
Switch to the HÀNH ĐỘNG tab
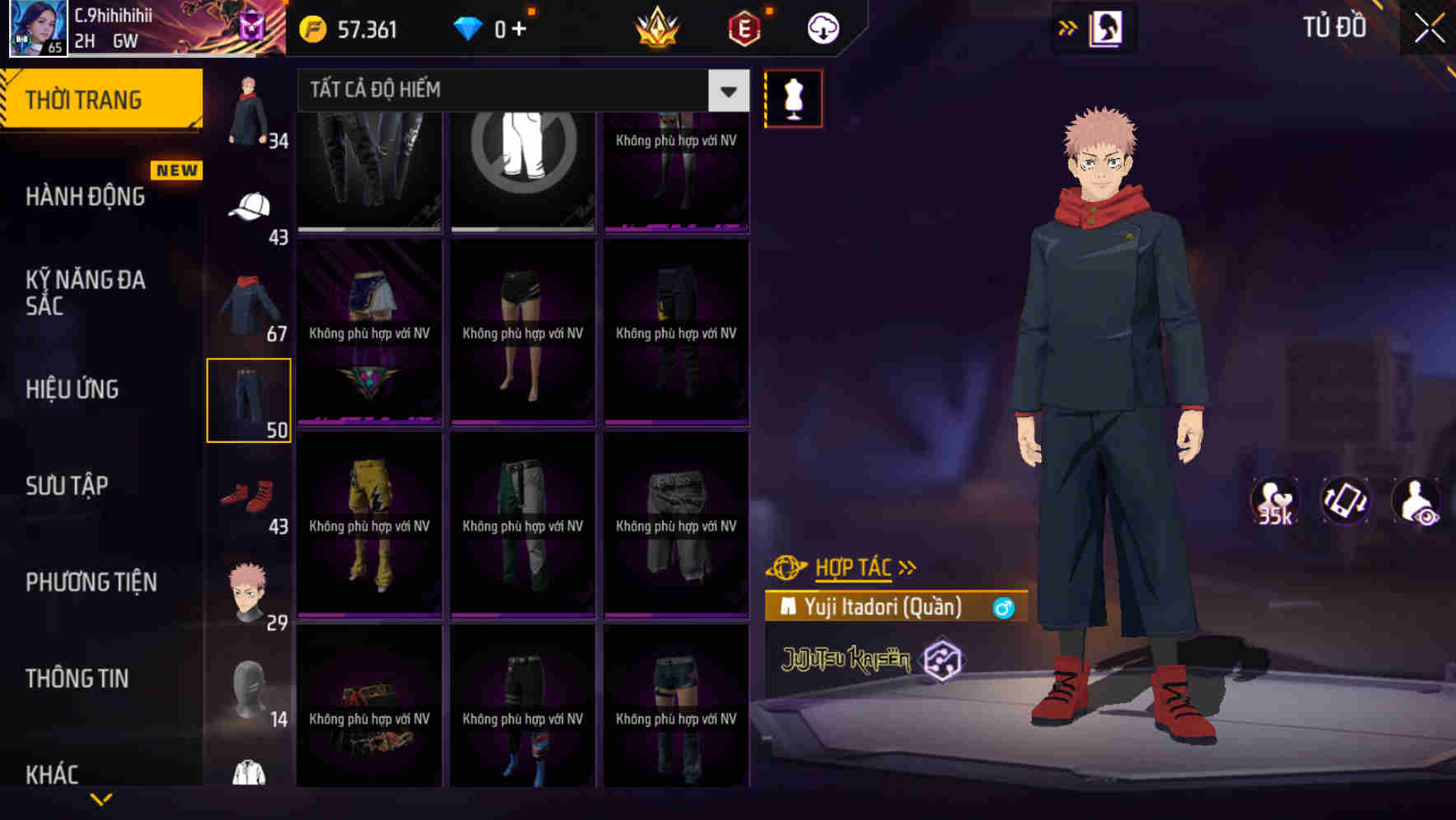[85, 197]
